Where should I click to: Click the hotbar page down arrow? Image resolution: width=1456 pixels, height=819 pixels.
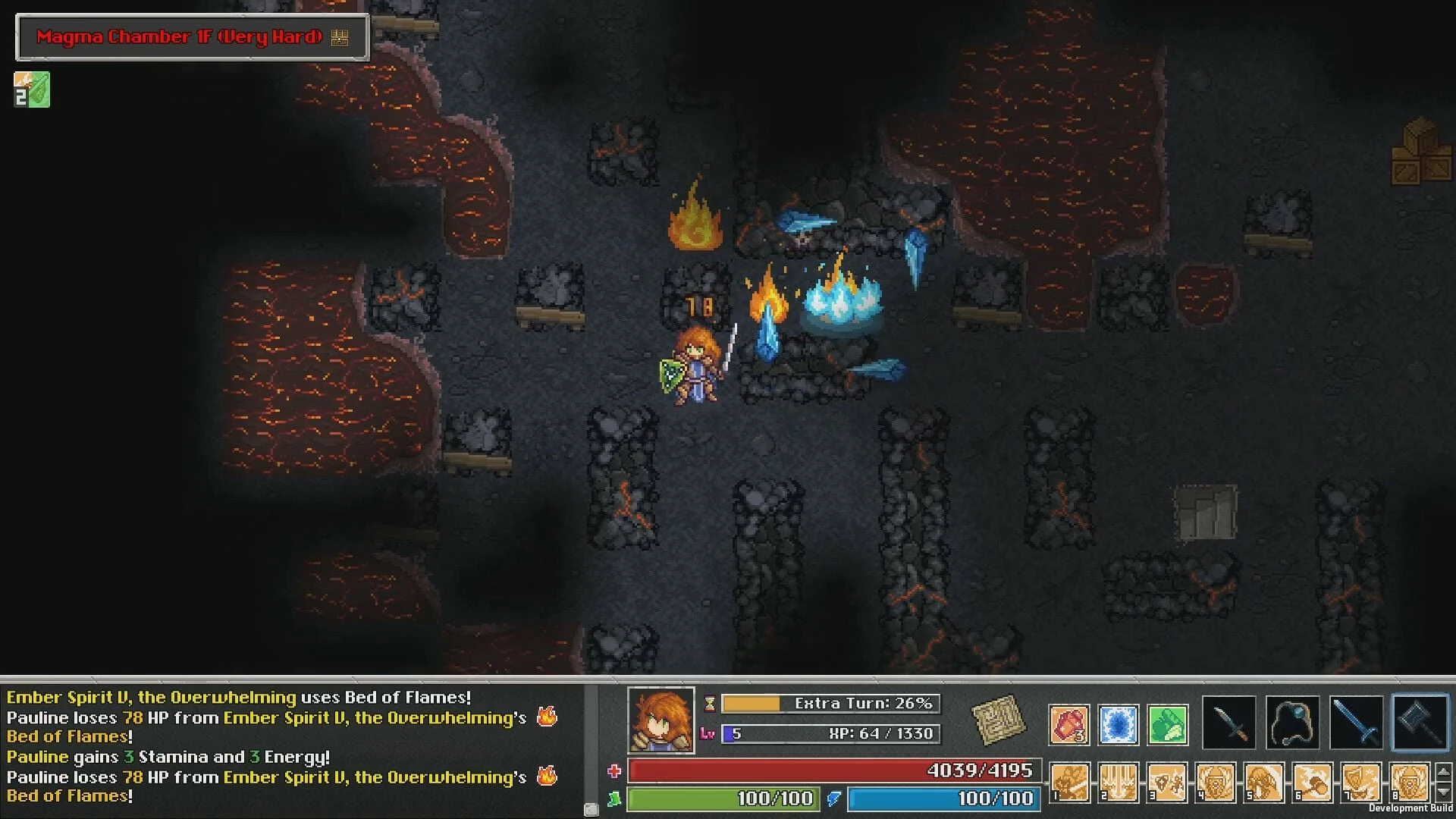1444,792
